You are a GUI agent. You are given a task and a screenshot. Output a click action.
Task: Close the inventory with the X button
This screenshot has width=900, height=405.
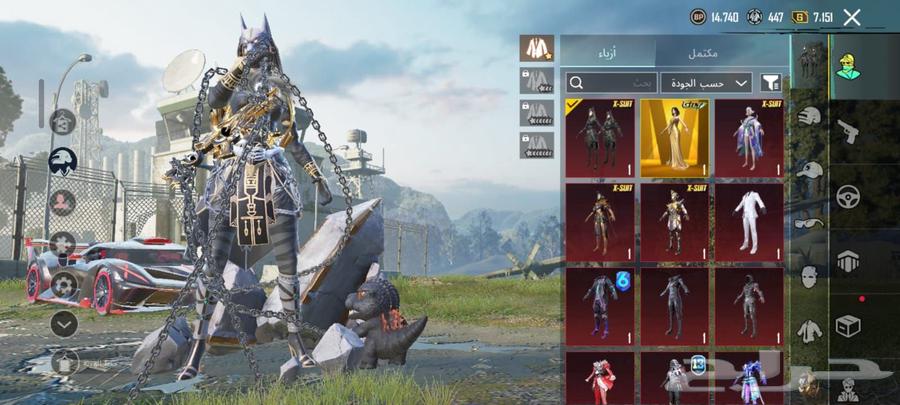852,17
